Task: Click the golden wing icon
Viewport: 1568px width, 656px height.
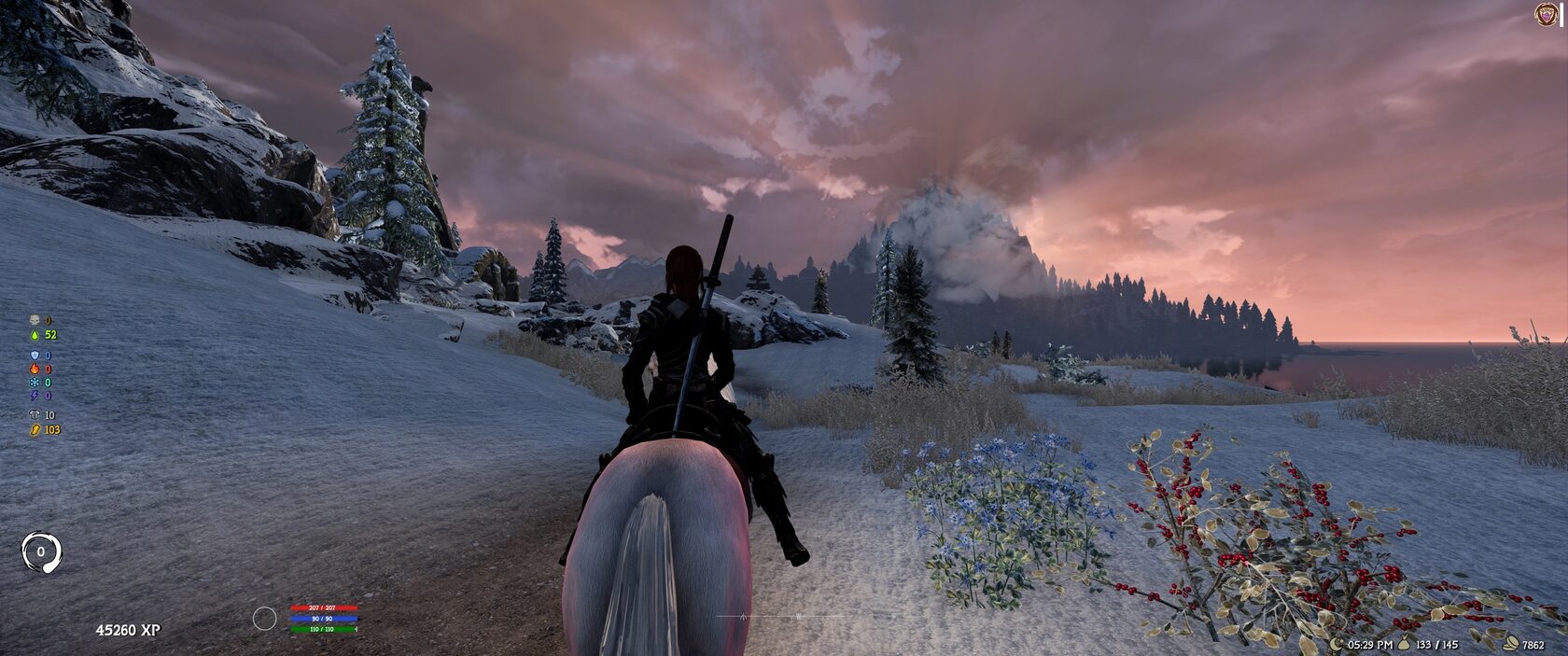Action: (35, 430)
